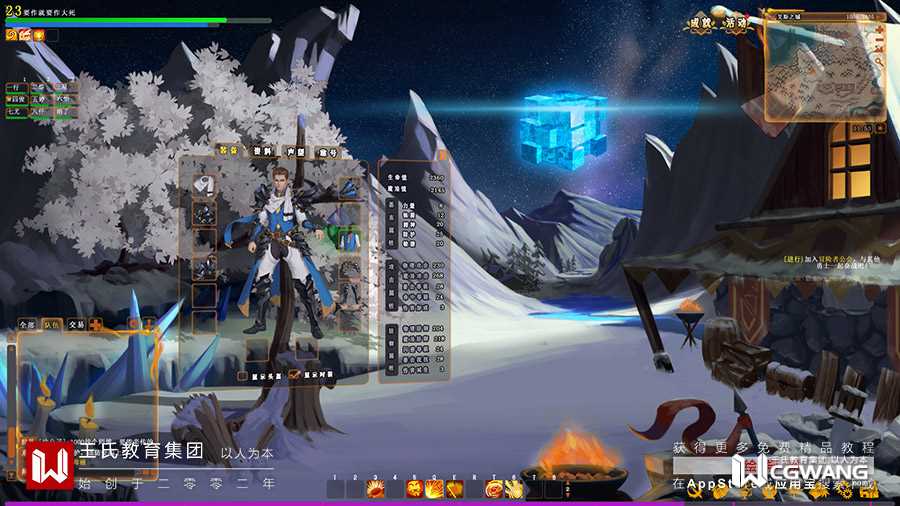Toggle the 显示头盔 show-helmet checkbox
This screenshot has width=900, height=506.
click(x=242, y=376)
